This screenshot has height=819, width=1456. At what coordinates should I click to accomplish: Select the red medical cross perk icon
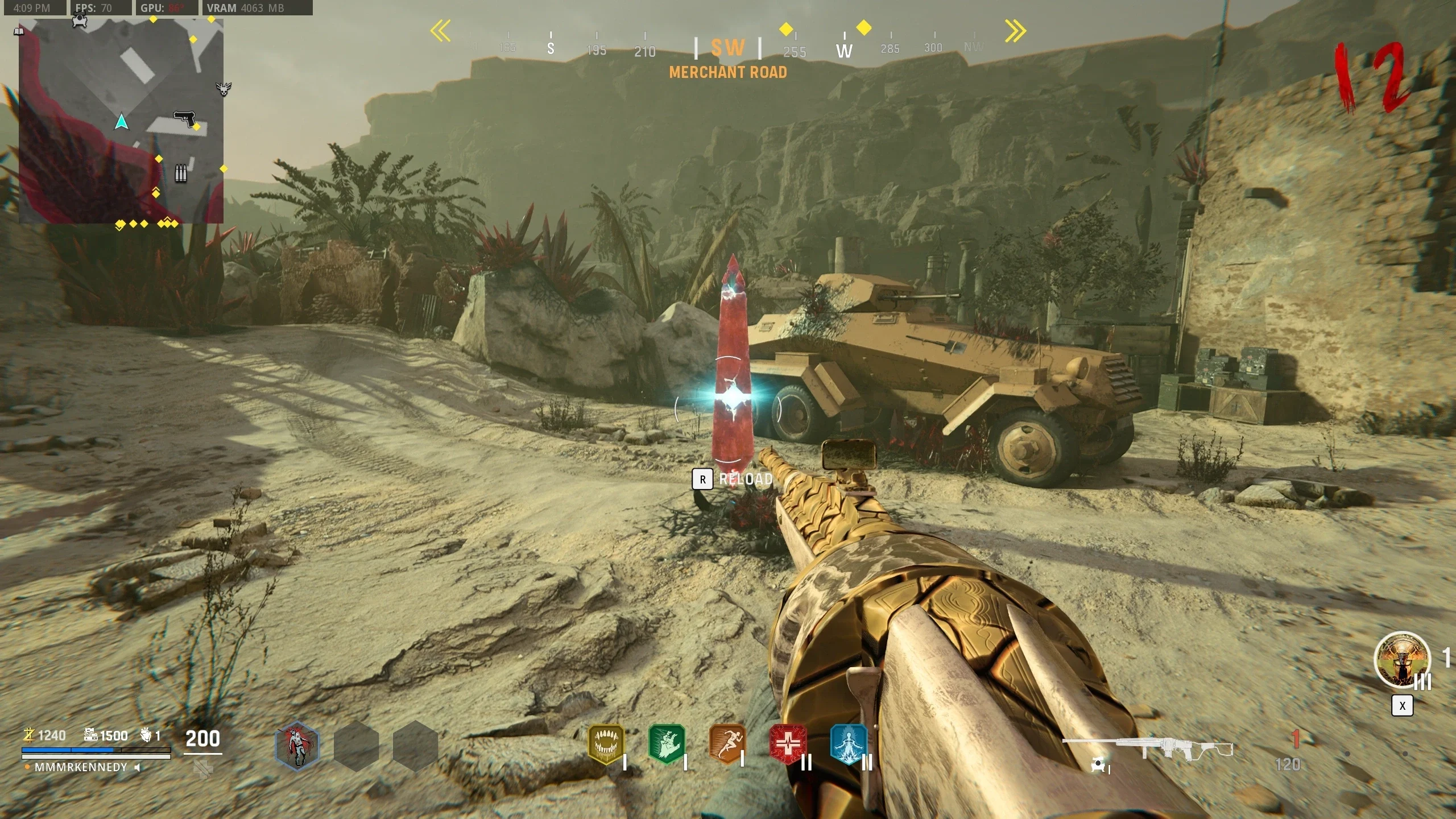[x=788, y=743]
